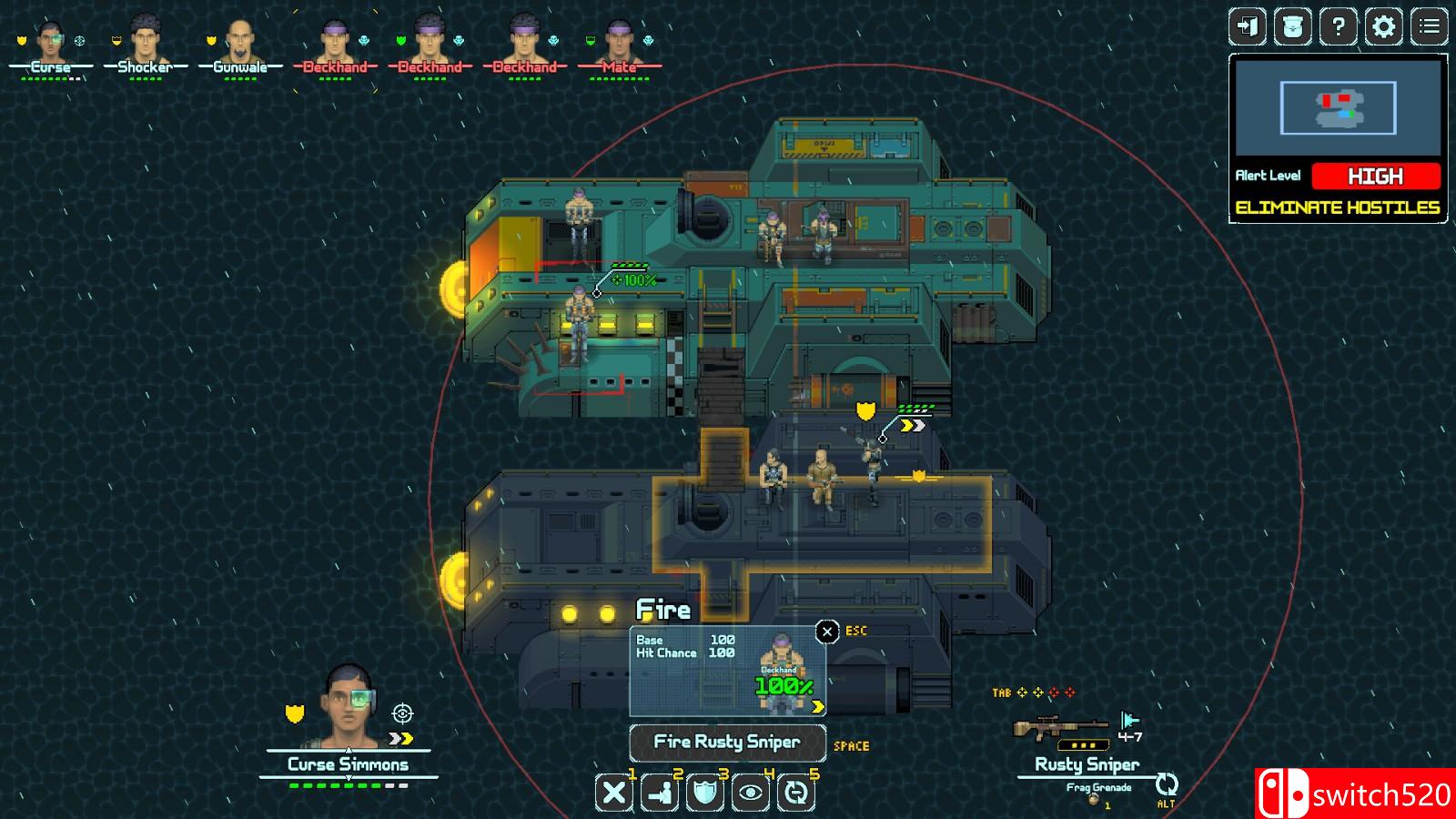Fire the Rusty Sniper at target
The width and height of the screenshot is (1456, 819).
727,743
